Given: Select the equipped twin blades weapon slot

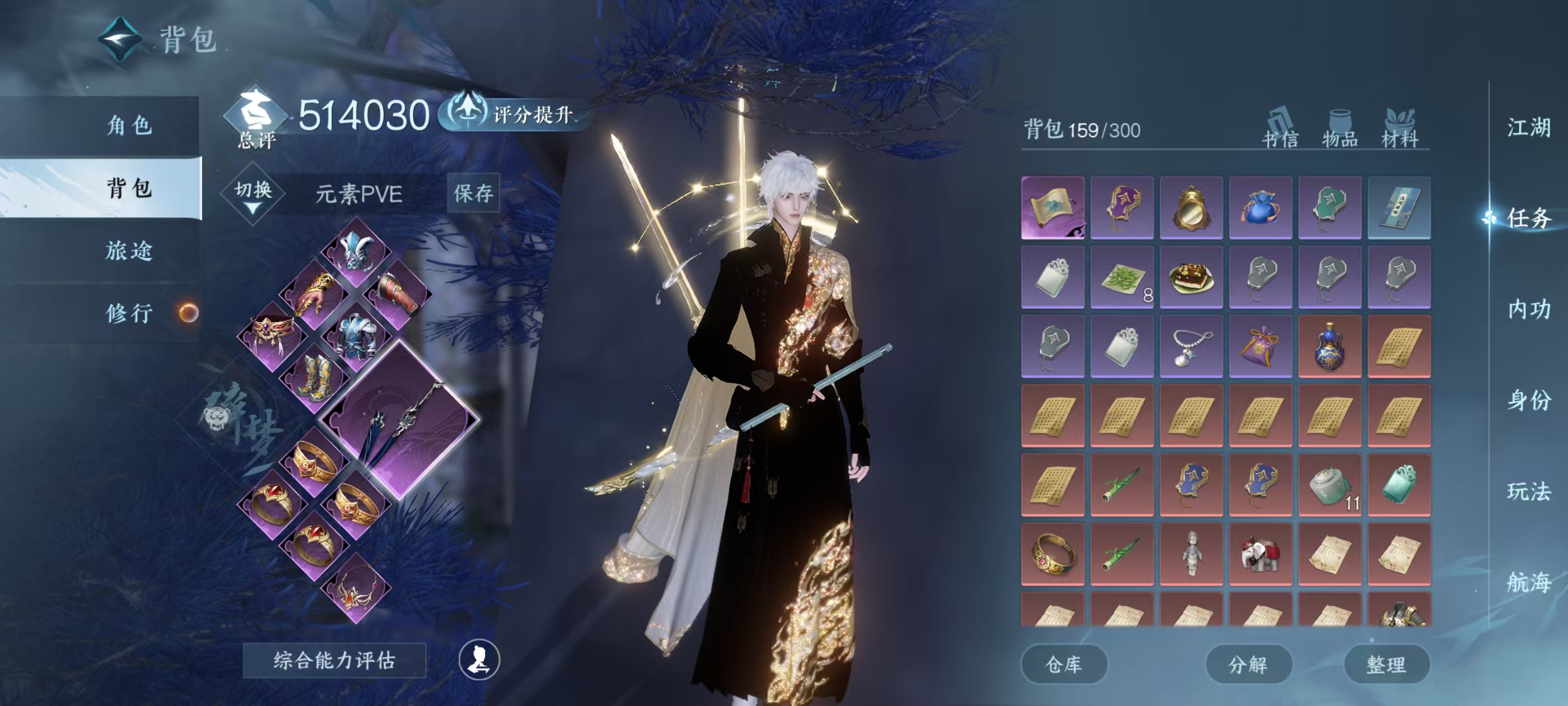Looking at the screenshot, I should point(400,420).
